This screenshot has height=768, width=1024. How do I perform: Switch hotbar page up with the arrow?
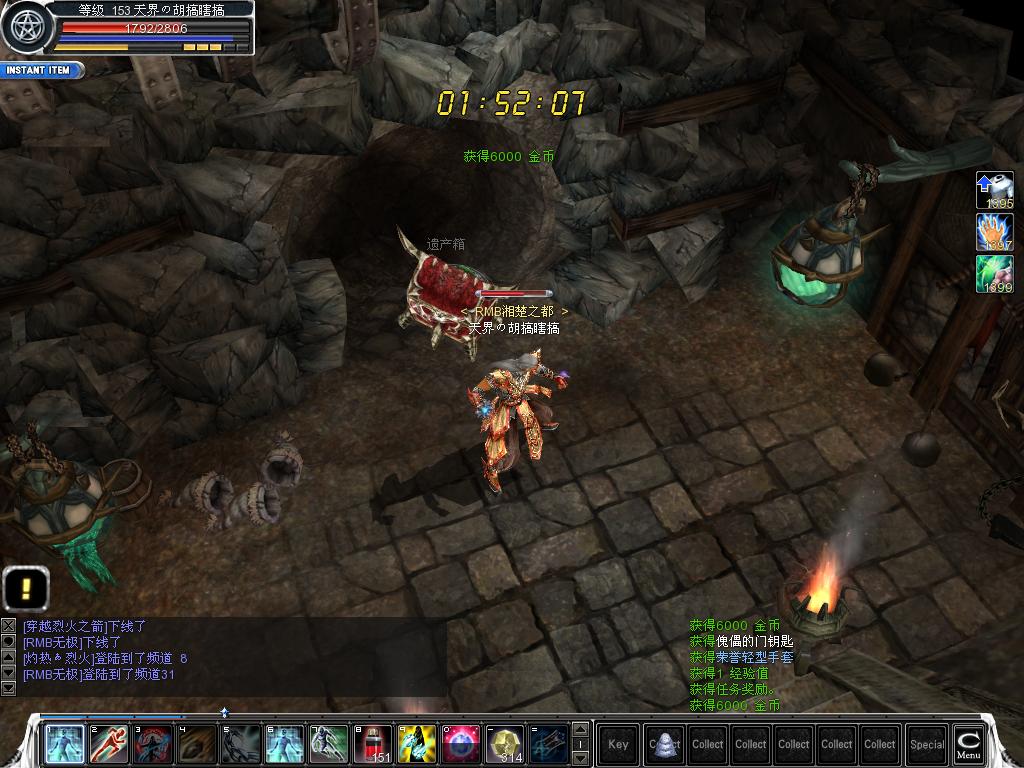pyautogui.click(x=579, y=729)
